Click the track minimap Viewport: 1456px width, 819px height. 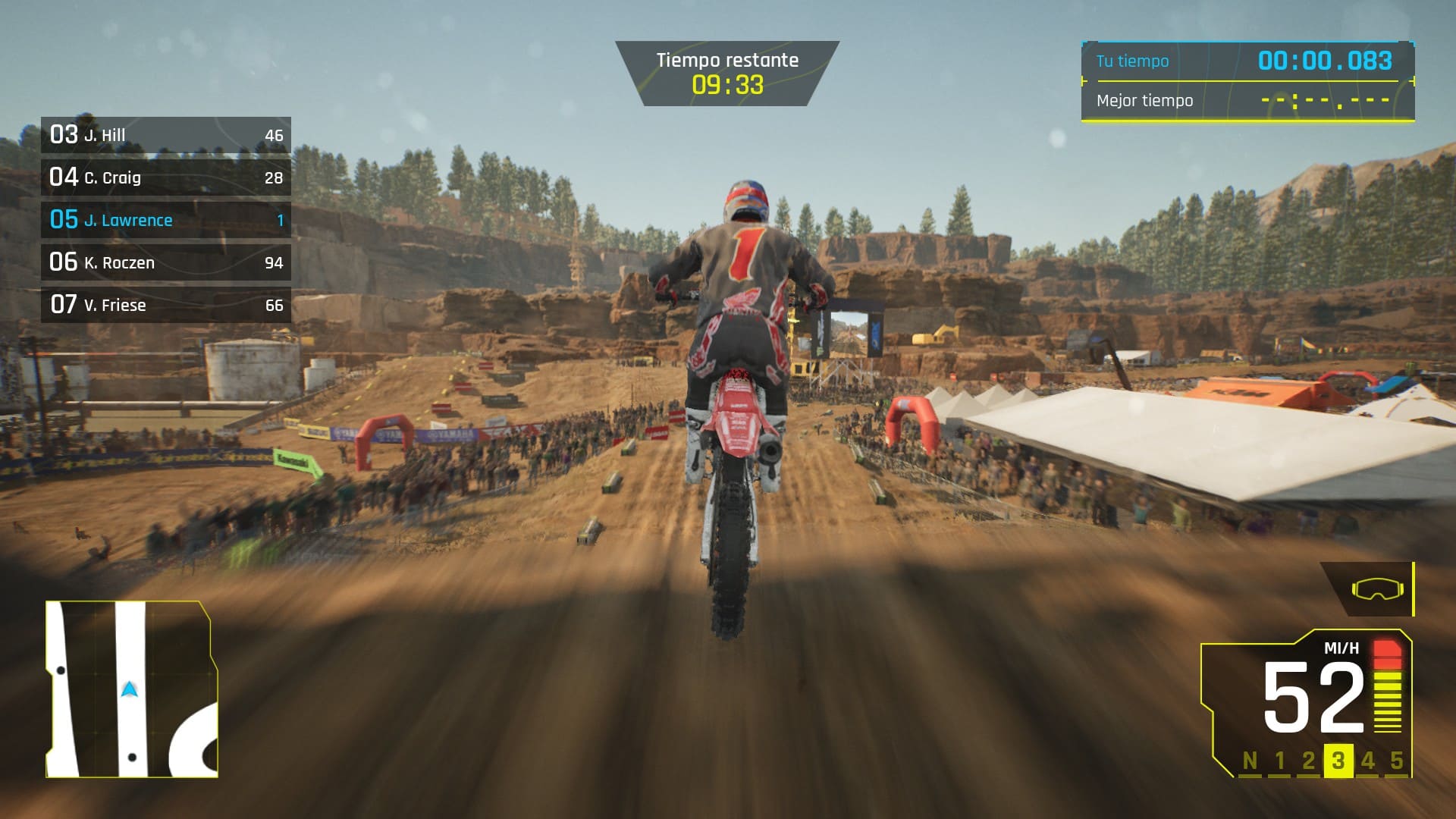tap(131, 689)
